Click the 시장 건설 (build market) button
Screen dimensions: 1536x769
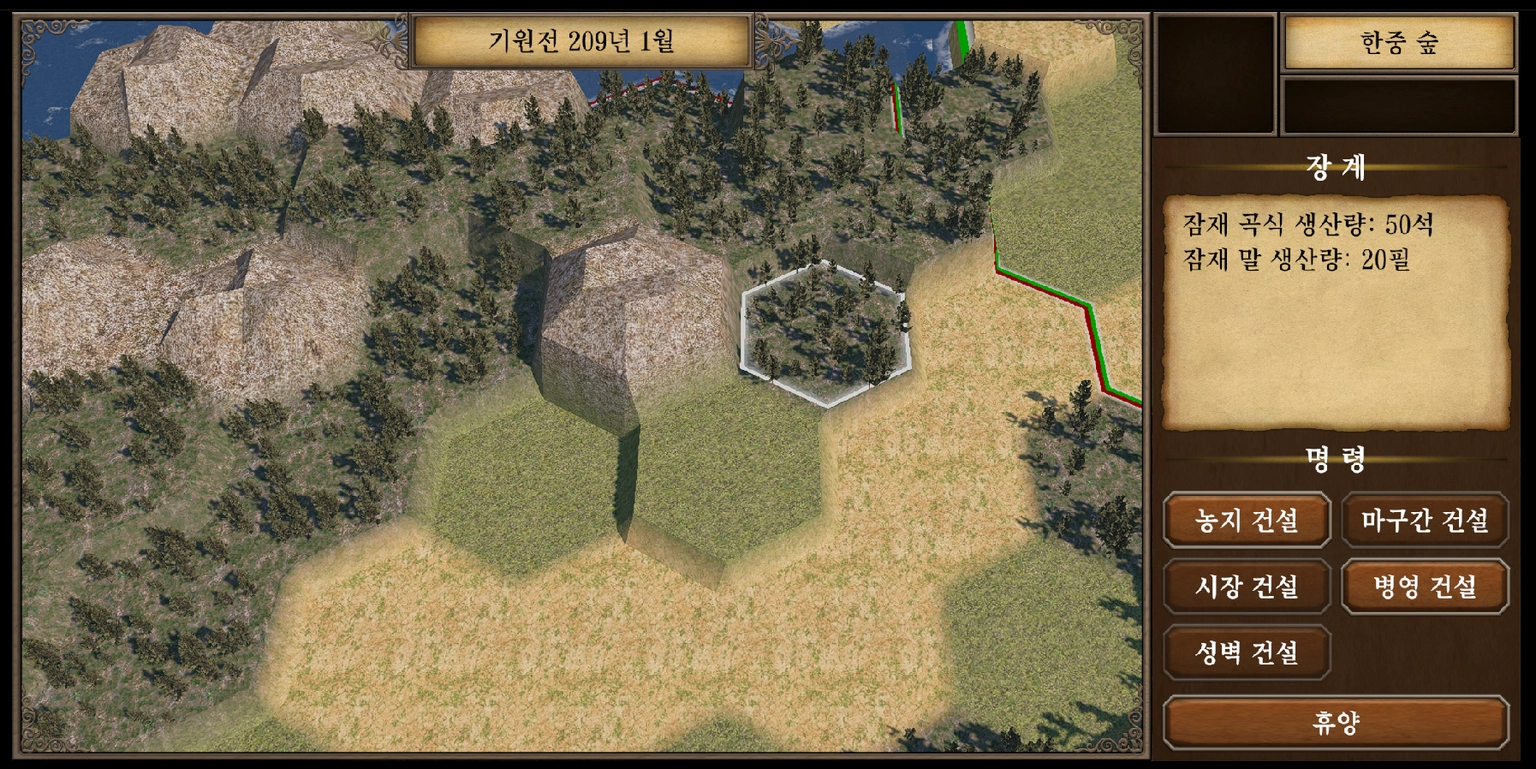tap(1246, 588)
